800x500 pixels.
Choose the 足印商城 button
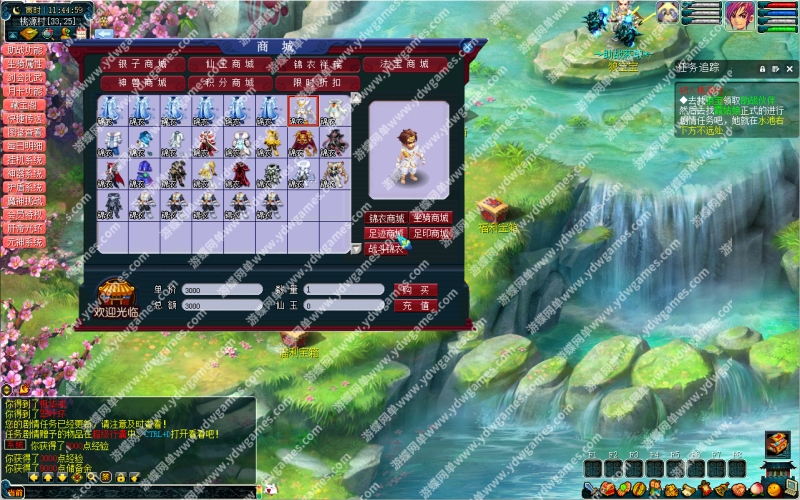pyautogui.click(x=432, y=233)
